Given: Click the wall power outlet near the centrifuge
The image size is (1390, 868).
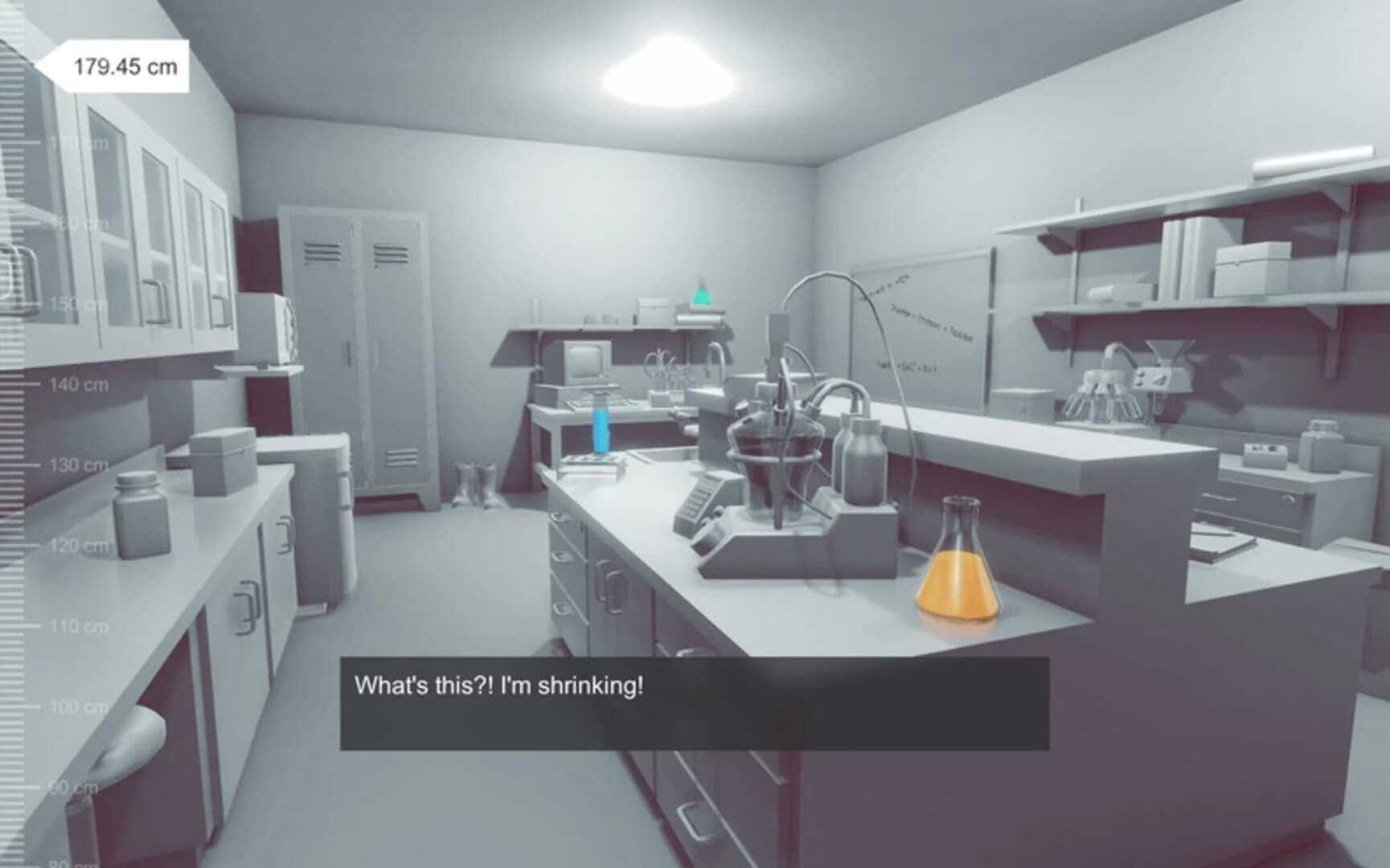Looking at the screenshot, I should coord(1140,378).
